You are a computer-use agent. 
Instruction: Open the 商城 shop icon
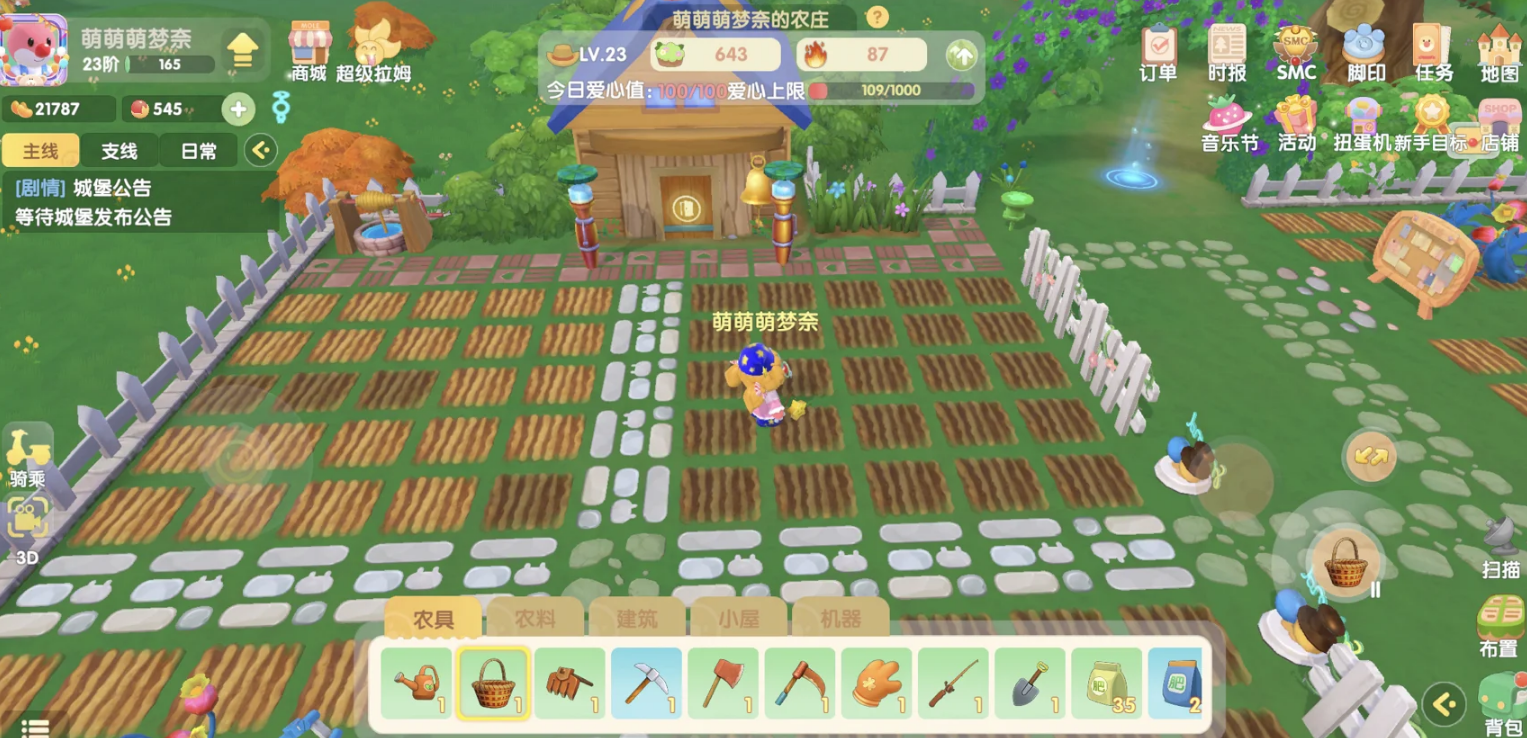pos(309,50)
